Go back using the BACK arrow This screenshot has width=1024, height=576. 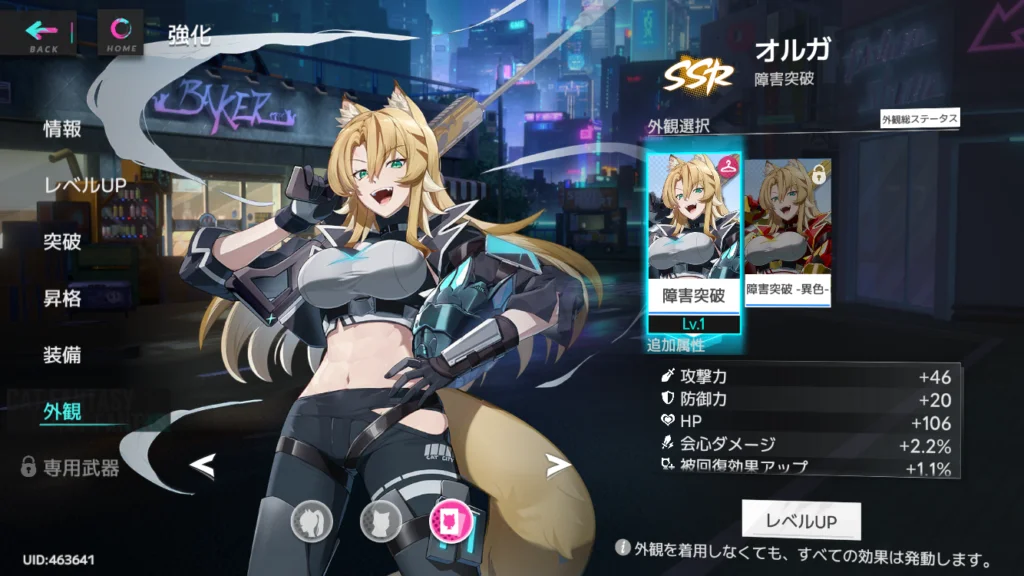[x=43, y=33]
